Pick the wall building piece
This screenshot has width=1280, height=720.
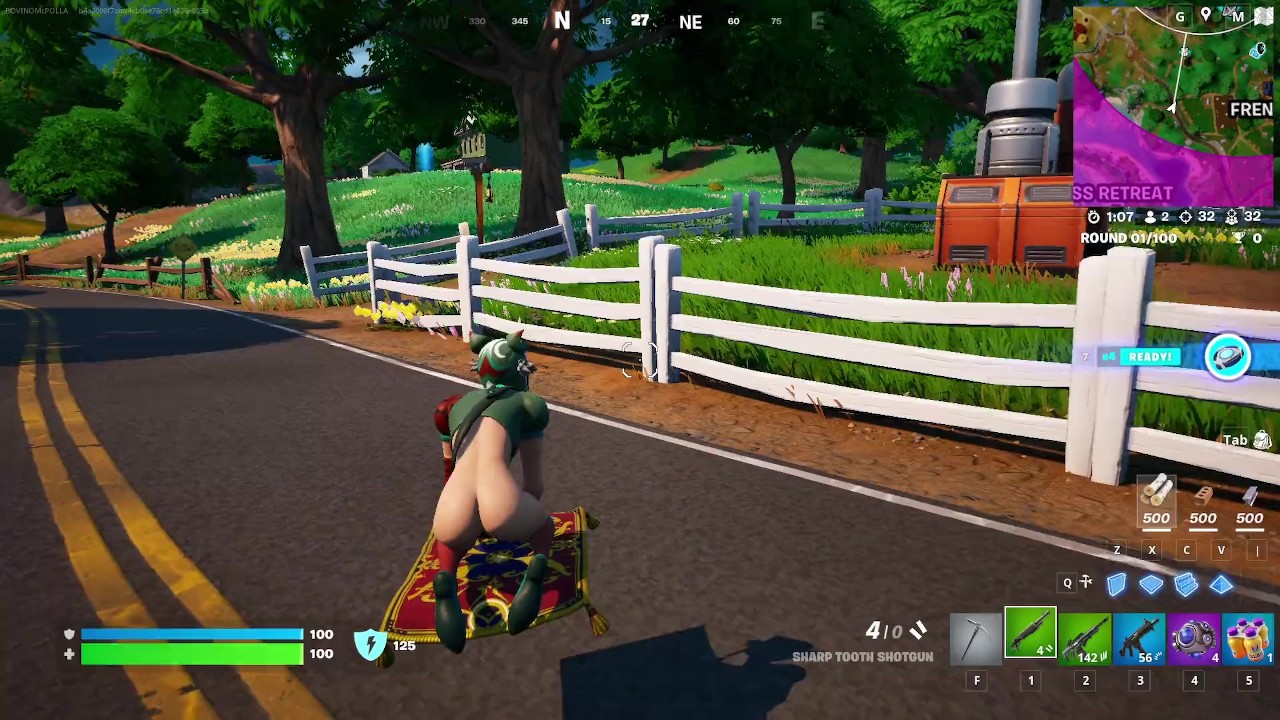[x=1116, y=584]
